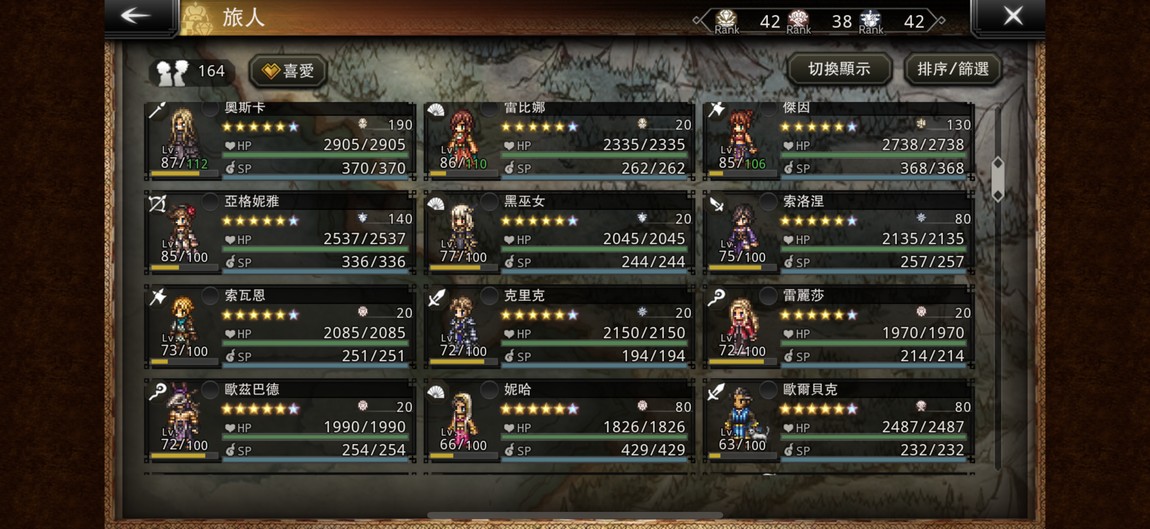Choose traveler 妮哈

tap(559, 422)
